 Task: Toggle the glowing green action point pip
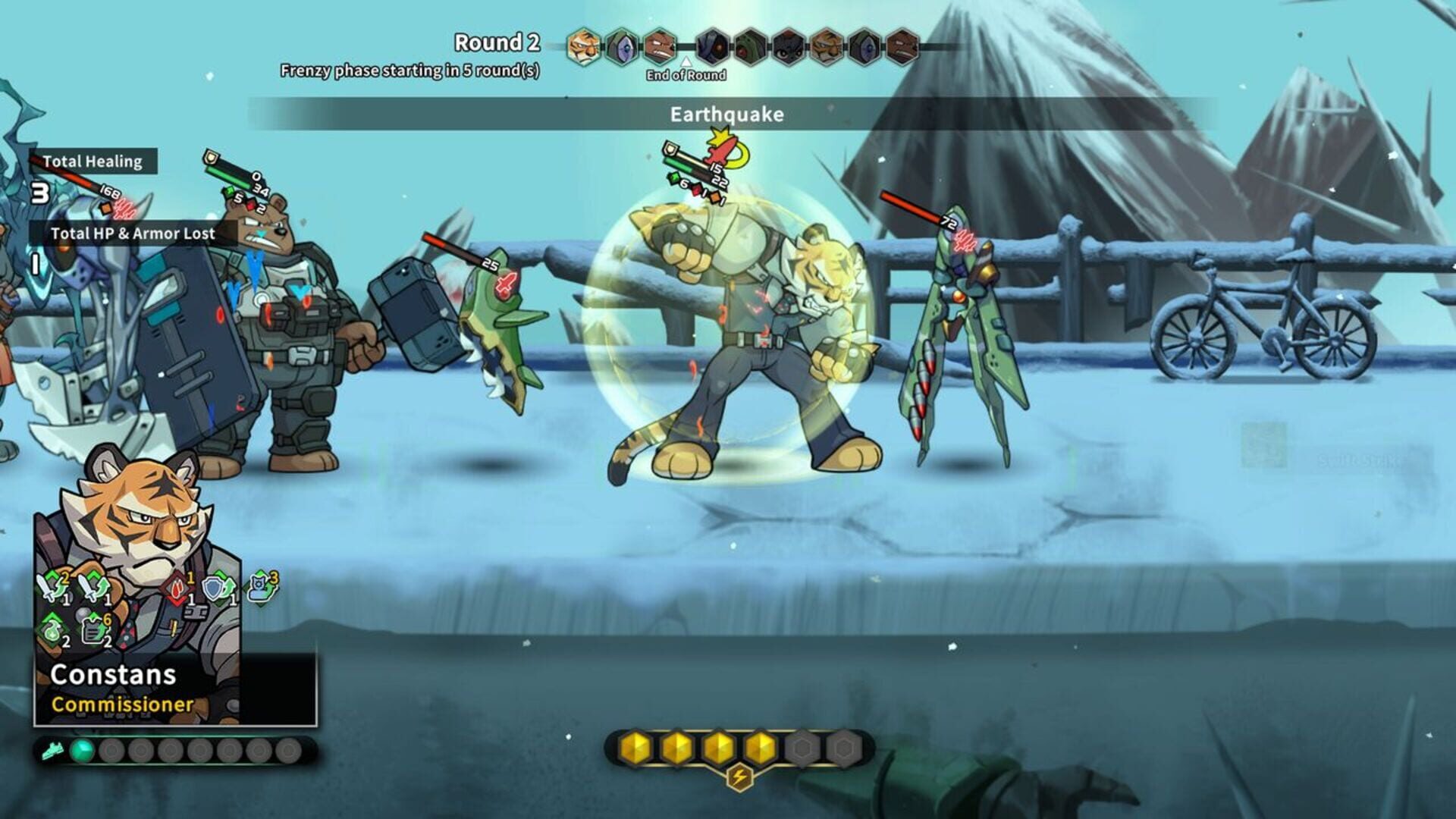click(x=83, y=751)
